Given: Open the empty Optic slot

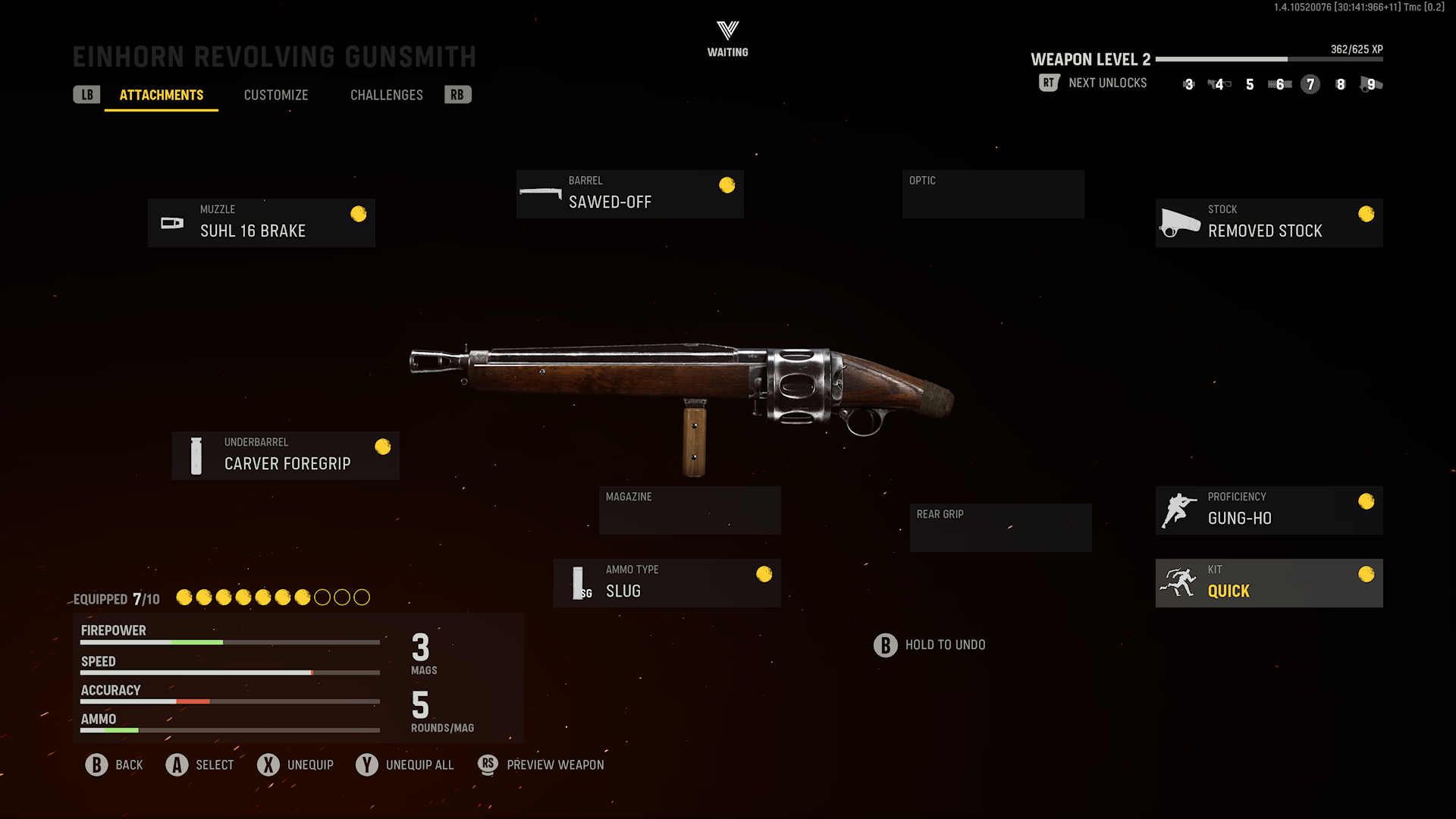Looking at the screenshot, I should [x=993, y=194].
